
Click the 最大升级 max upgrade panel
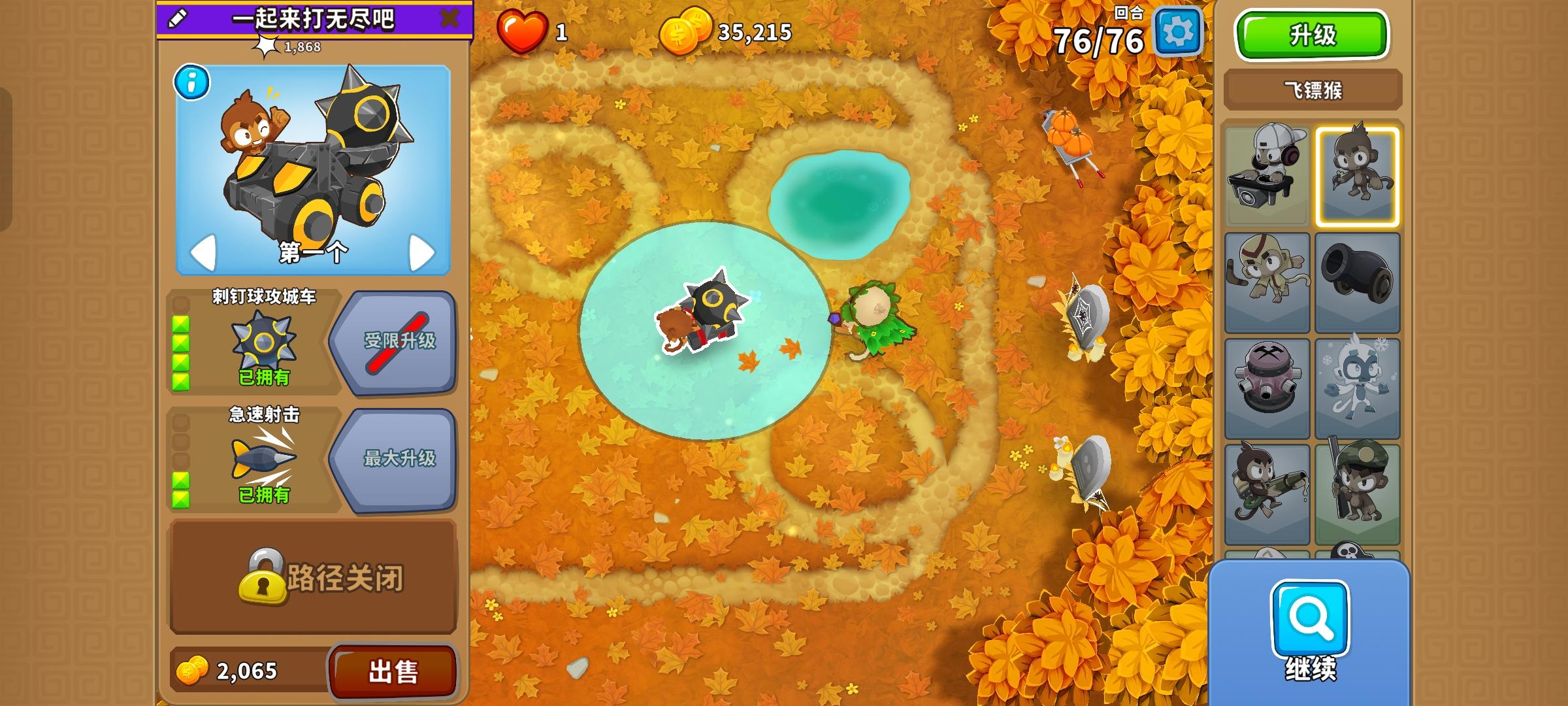tap(400, 458)
